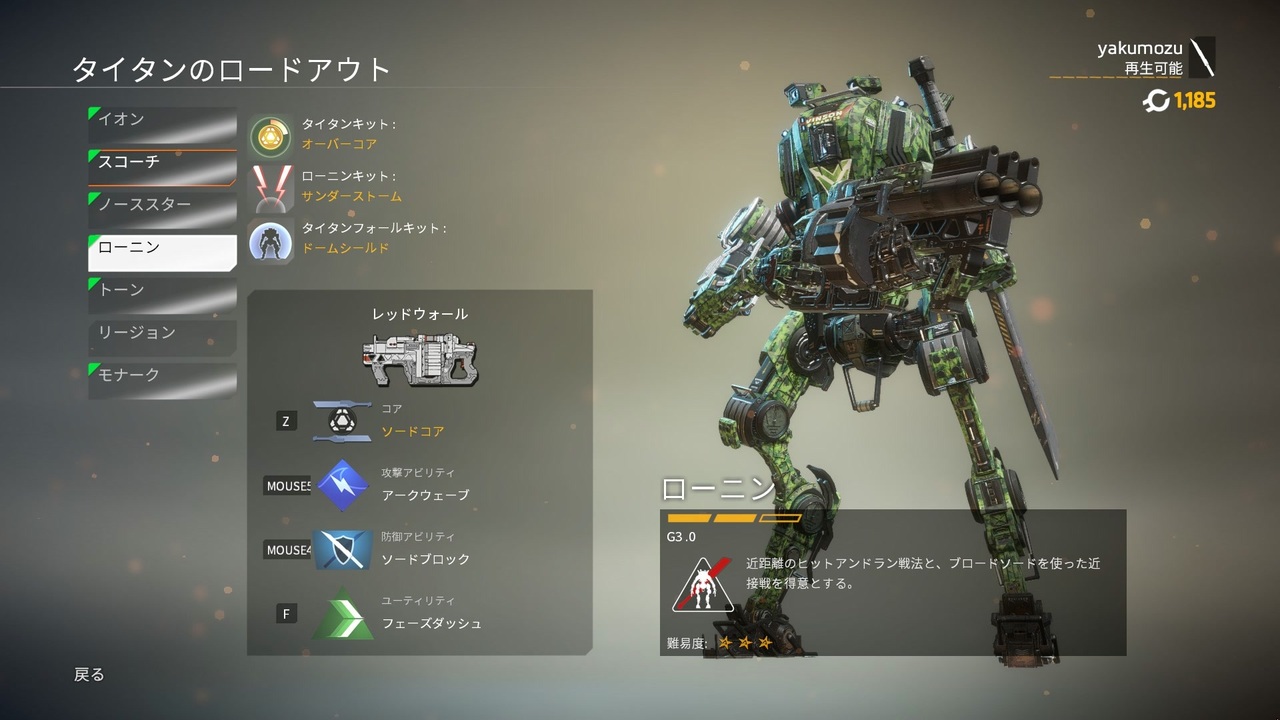The height and width of the screenshot is (720, 1280).
Task: Select the Sword Core ability icon
Action: pyautogui.click(x=342, y=420)
